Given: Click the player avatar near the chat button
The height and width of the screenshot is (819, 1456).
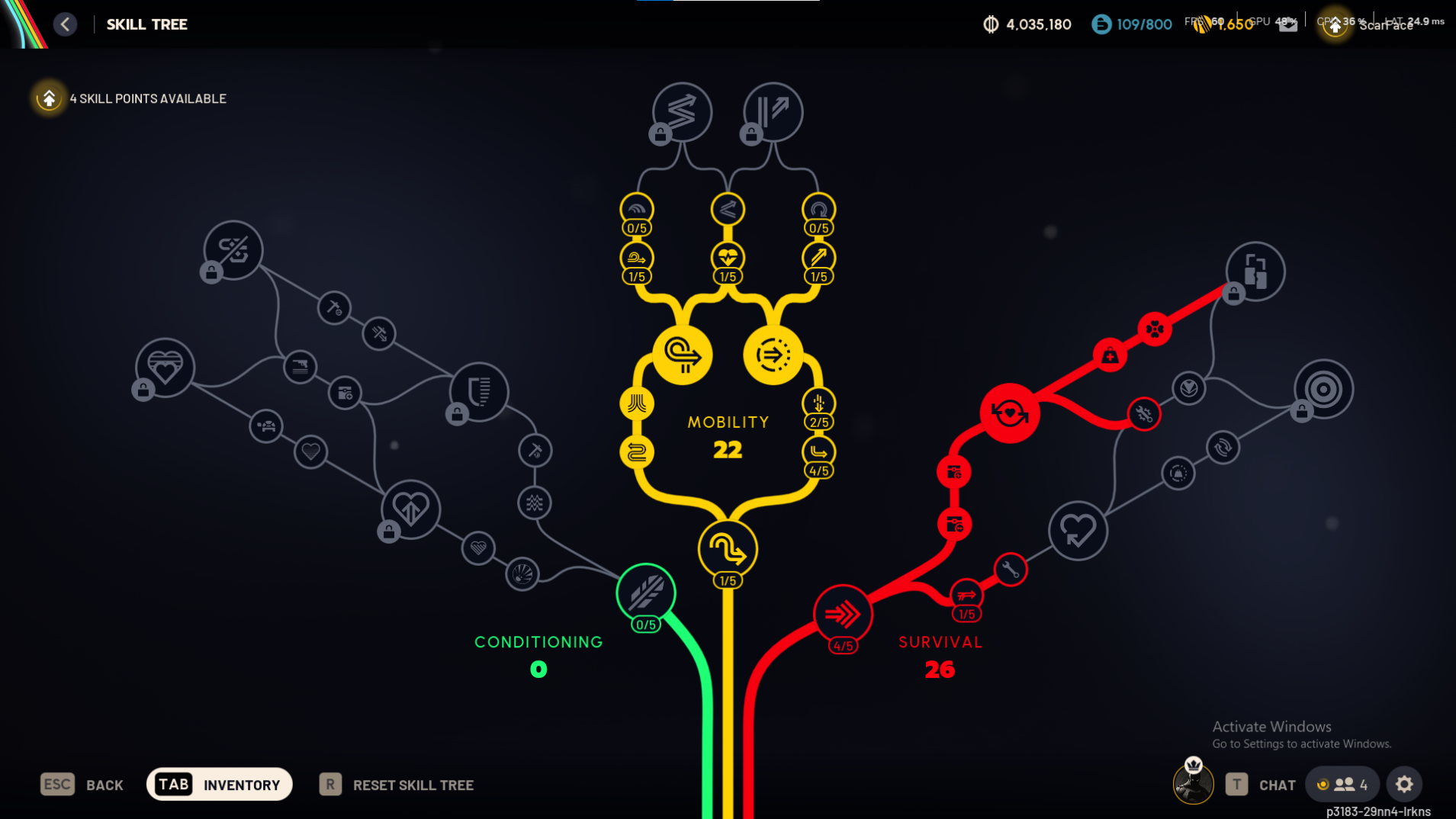Looking at the screenshot, I should (x=1192, y=784).
